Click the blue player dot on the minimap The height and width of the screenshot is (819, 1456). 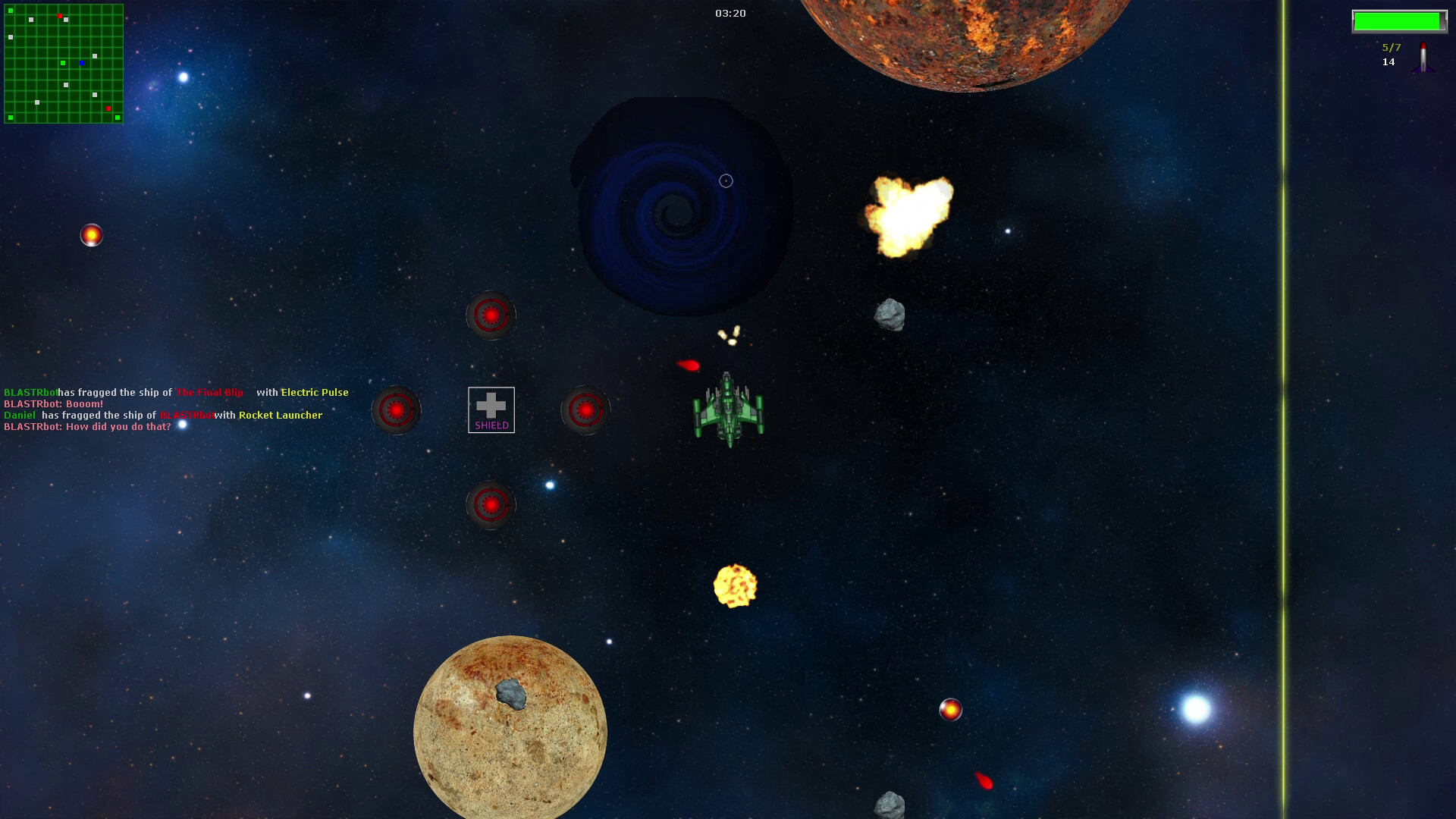[82, 63]
